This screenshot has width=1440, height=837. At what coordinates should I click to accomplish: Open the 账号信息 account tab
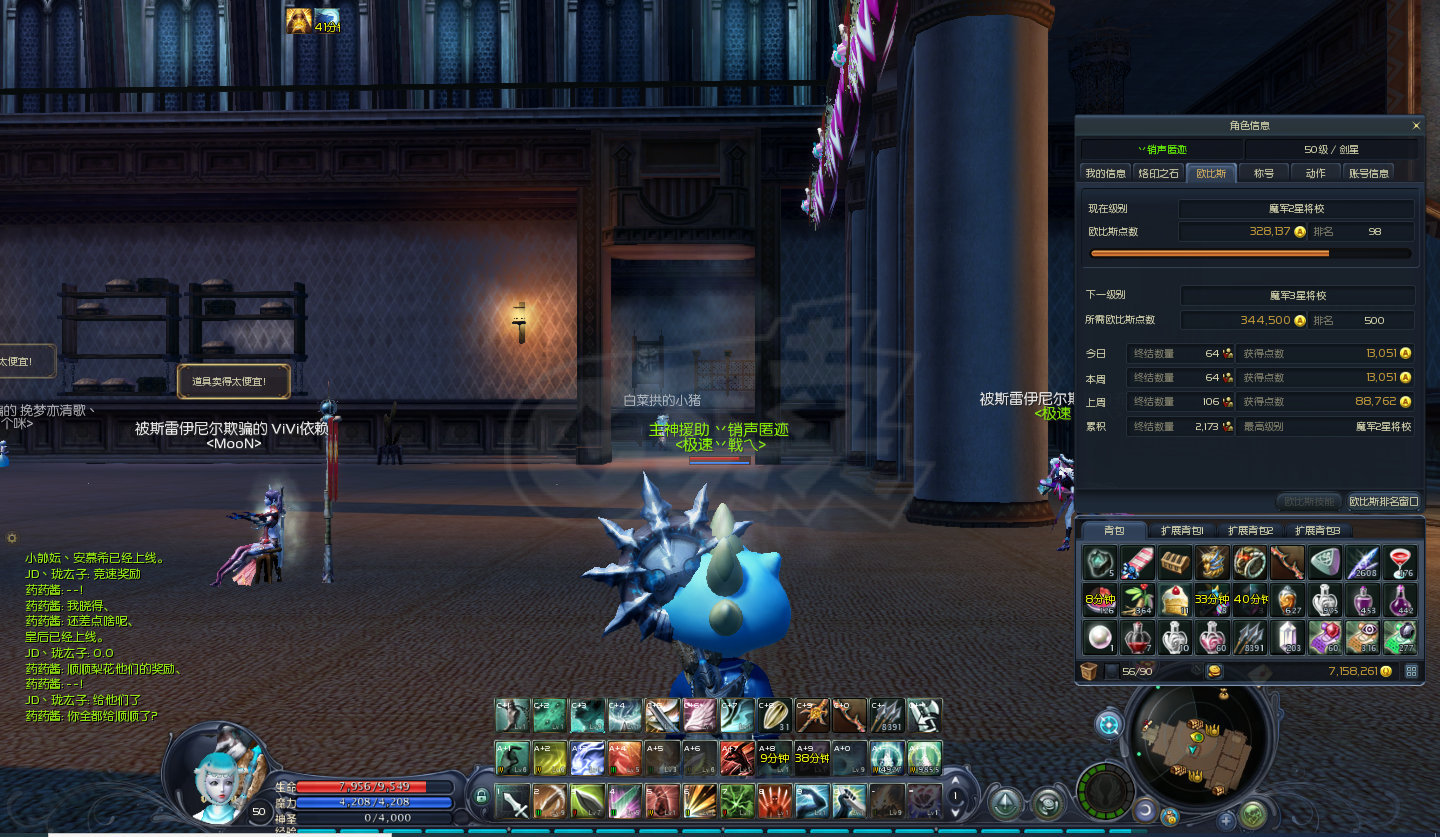pyautogui.click(x=1368, y=173)
